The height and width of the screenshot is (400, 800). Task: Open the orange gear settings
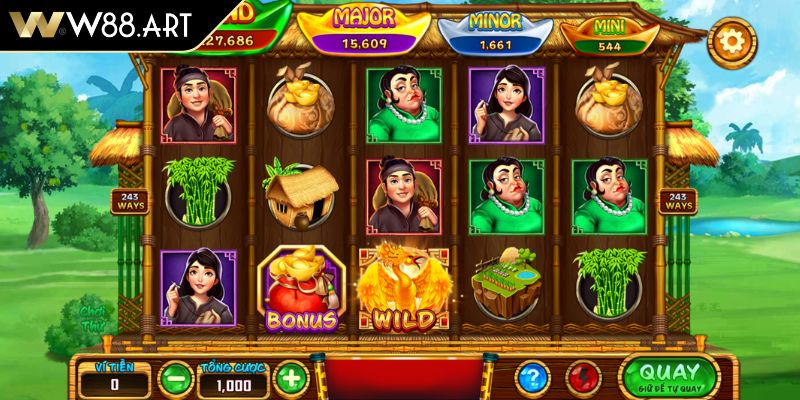(x=731, y=41)
